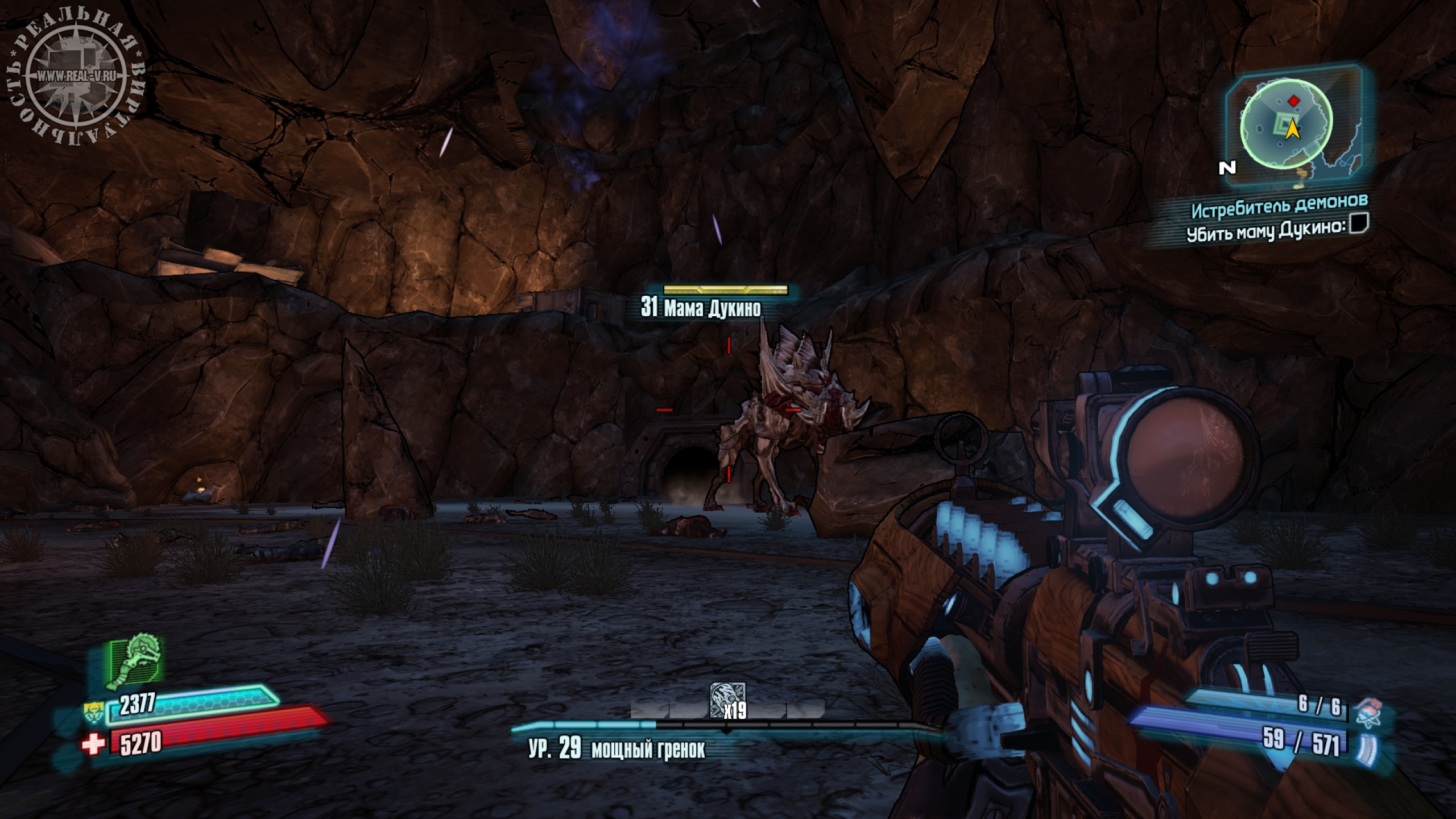This screenshot has height=819, width=1456.
Task: Click the yellow shield icon
Action: [93, 712]
